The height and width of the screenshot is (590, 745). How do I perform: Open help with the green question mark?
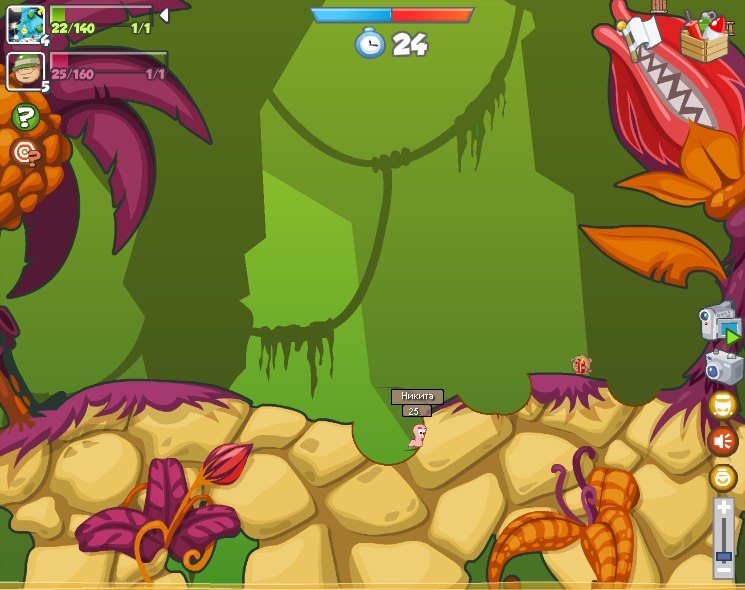click(25, 117)
